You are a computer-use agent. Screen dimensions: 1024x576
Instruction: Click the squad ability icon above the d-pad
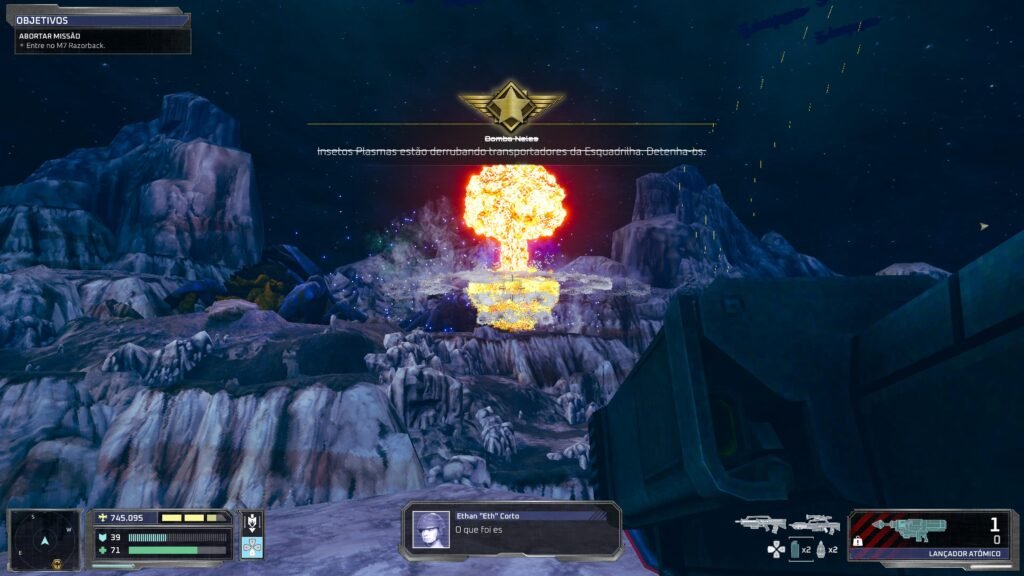click(x=252, y=522)
